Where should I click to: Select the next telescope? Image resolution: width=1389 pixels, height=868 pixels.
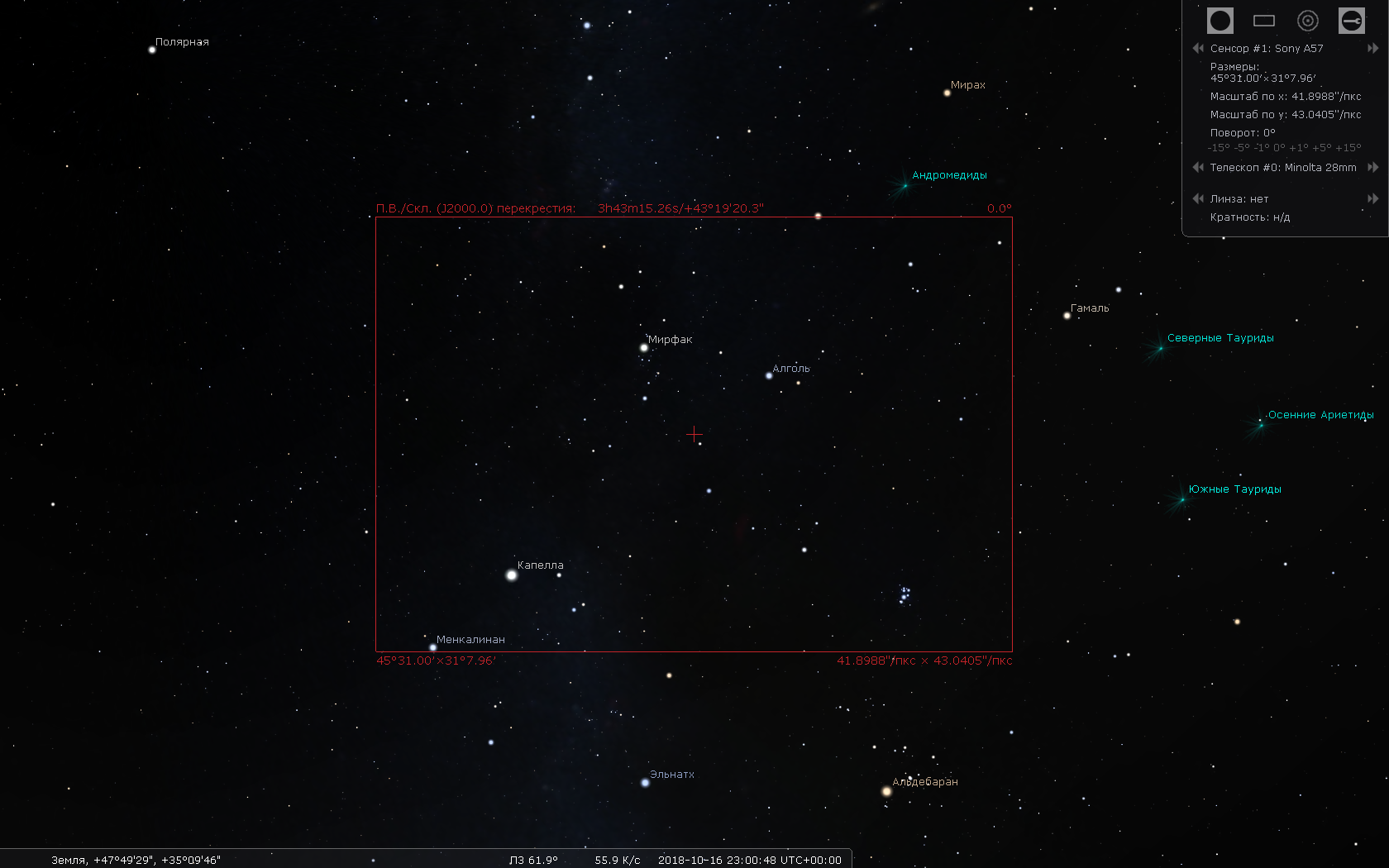tap(1372, 168)
